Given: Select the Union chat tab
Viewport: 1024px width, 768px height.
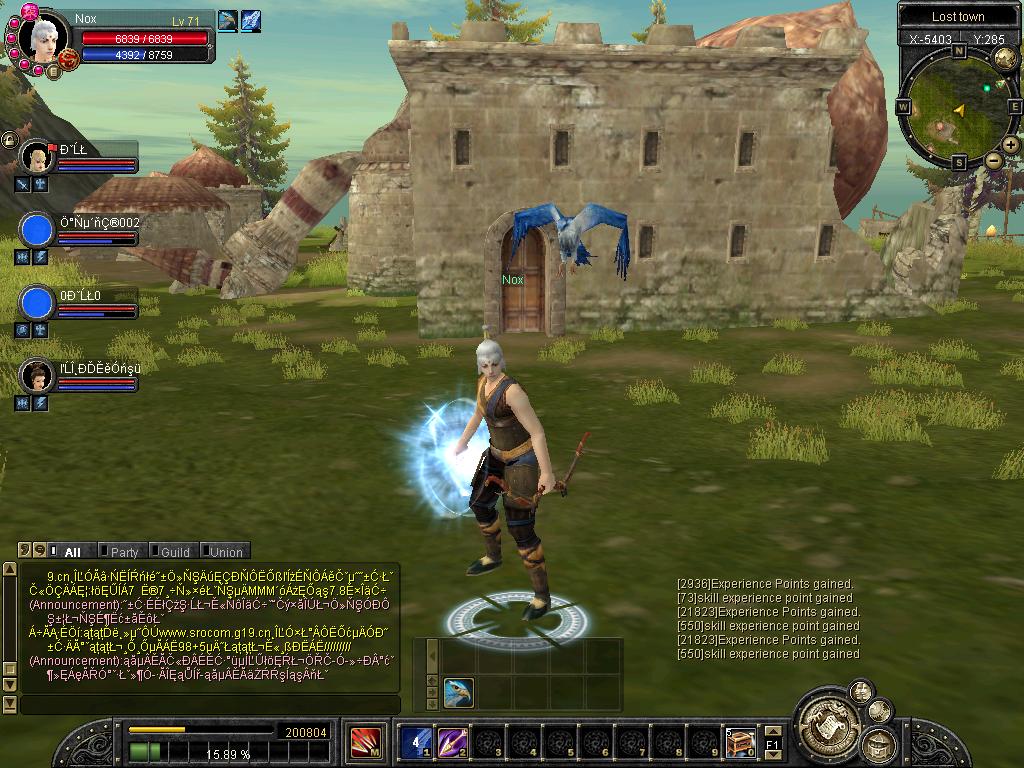Looking at the screenshot, I should 225,551.
